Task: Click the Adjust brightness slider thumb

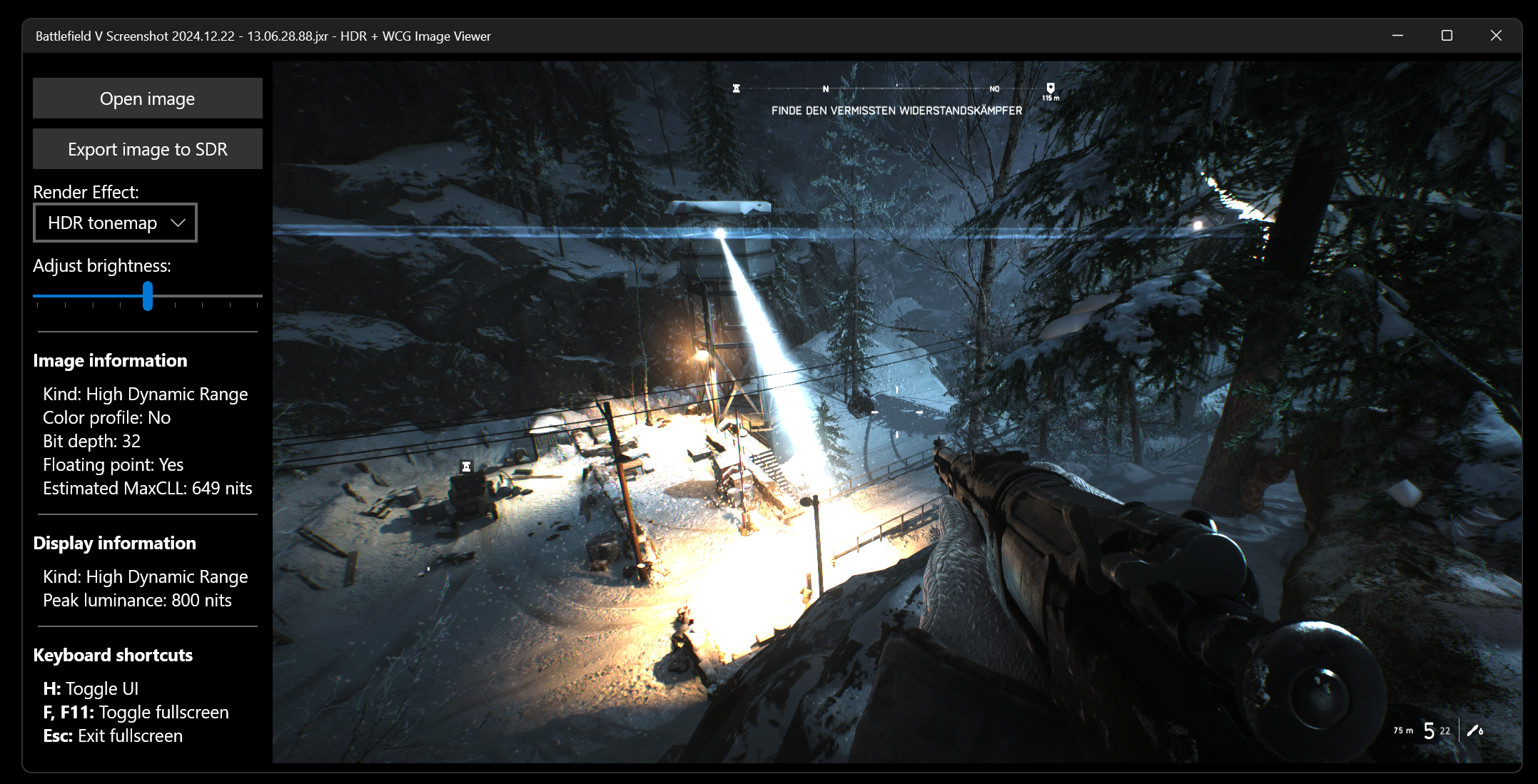Action: [147, 297]
